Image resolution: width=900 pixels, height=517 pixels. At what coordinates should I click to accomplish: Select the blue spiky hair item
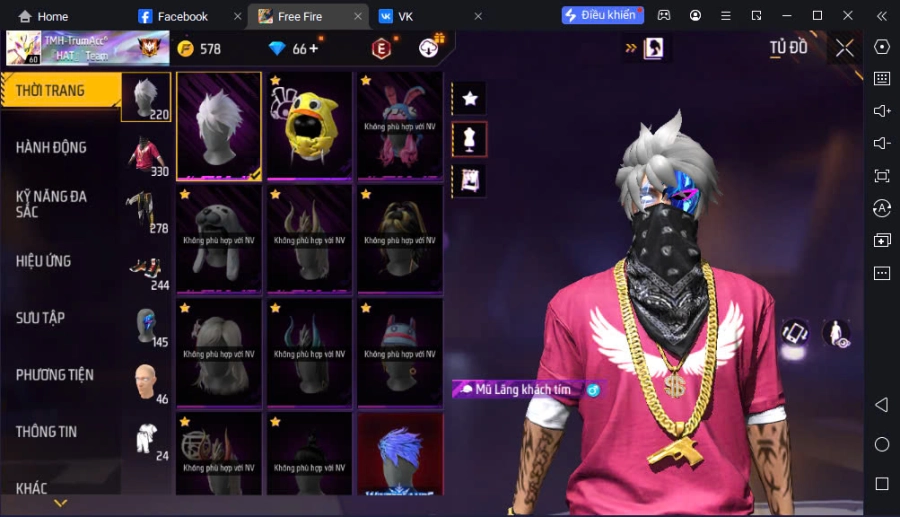[x=400, y=455]
